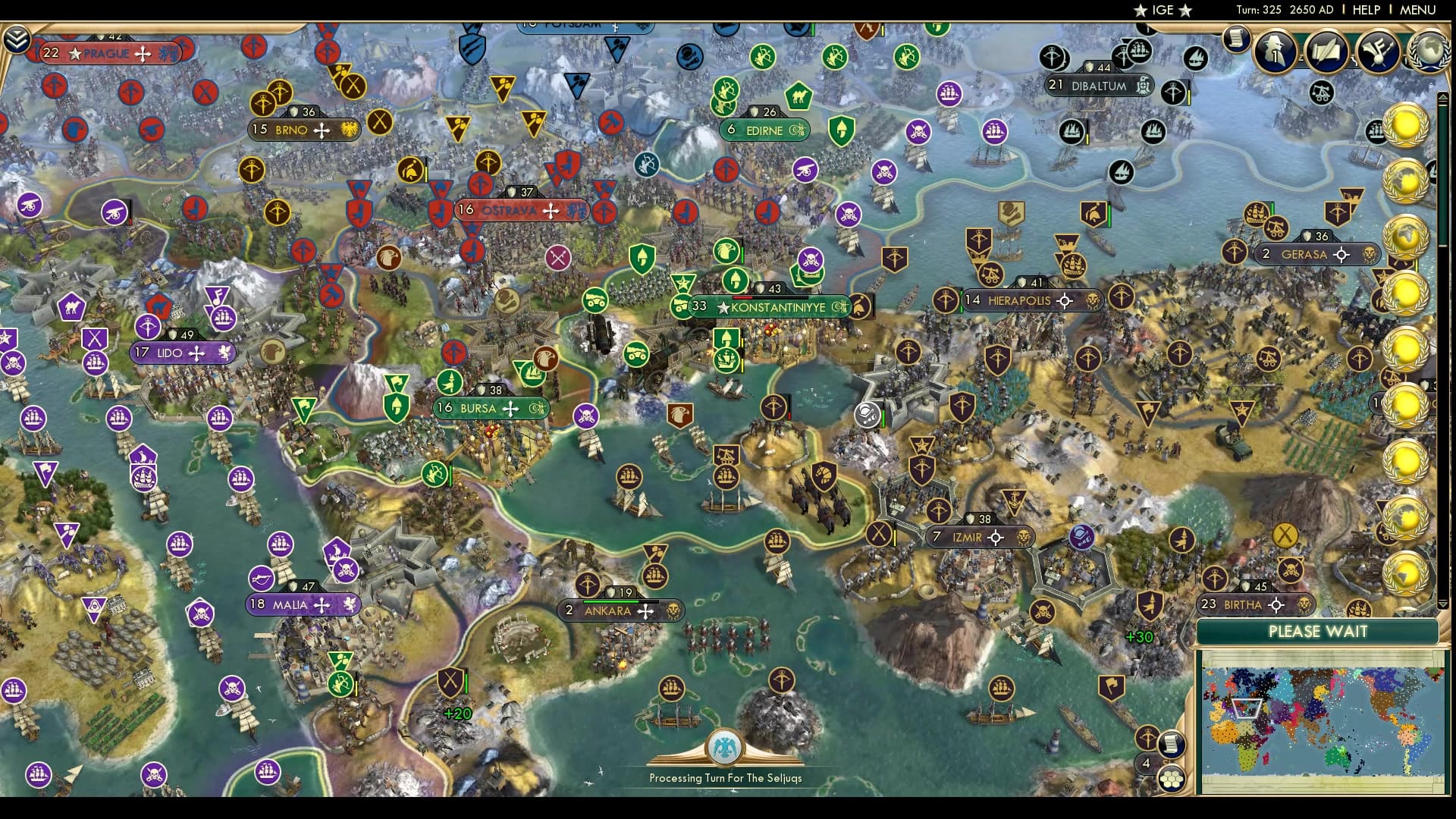This screenshot has height=819, width=1456.
Task: Toggle strategic view with the hexagon icon
Action: point(1172,780)
